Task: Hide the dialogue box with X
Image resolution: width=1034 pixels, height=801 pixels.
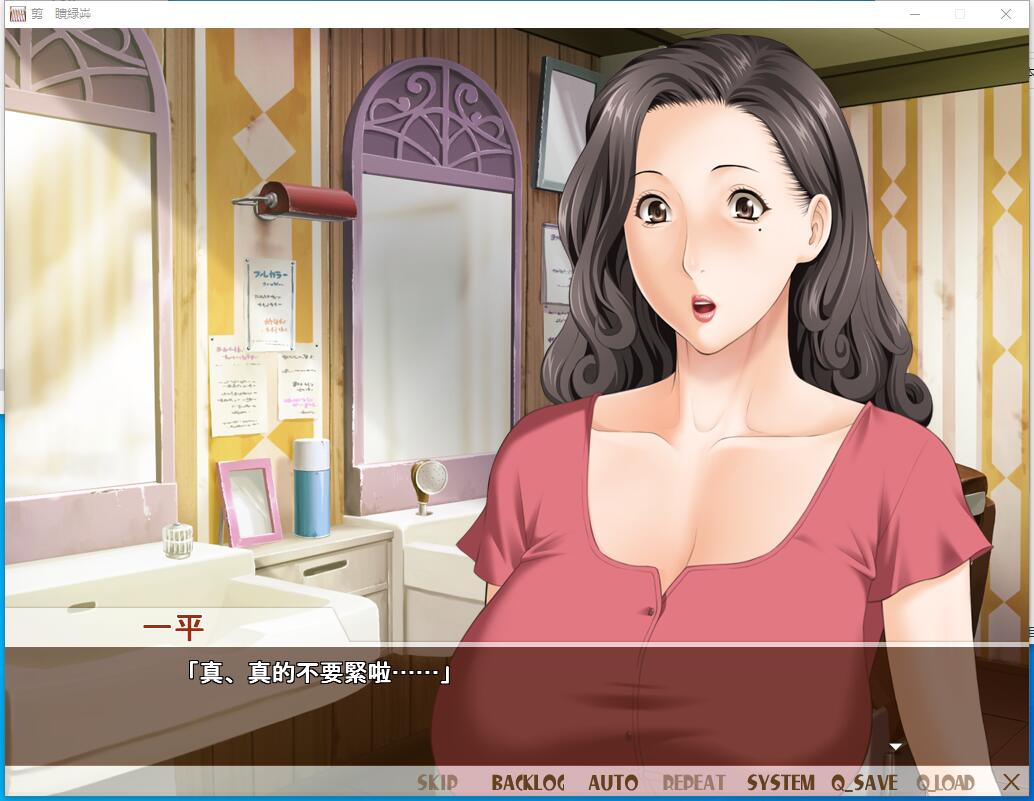Action: tap(1010, 782)
